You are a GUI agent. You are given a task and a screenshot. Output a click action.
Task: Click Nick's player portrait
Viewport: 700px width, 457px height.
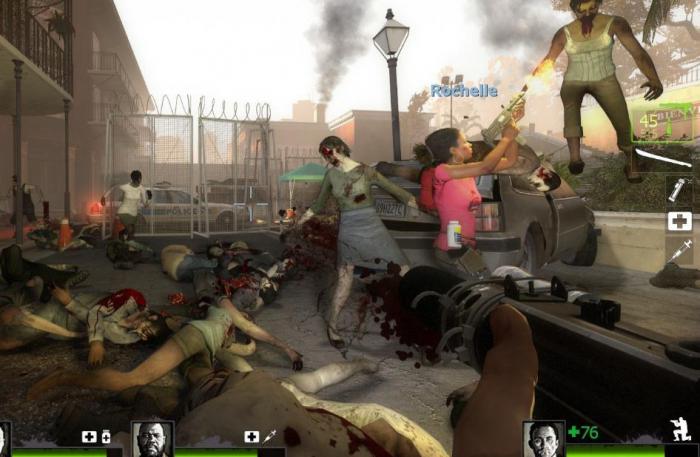tap(543, 439)
